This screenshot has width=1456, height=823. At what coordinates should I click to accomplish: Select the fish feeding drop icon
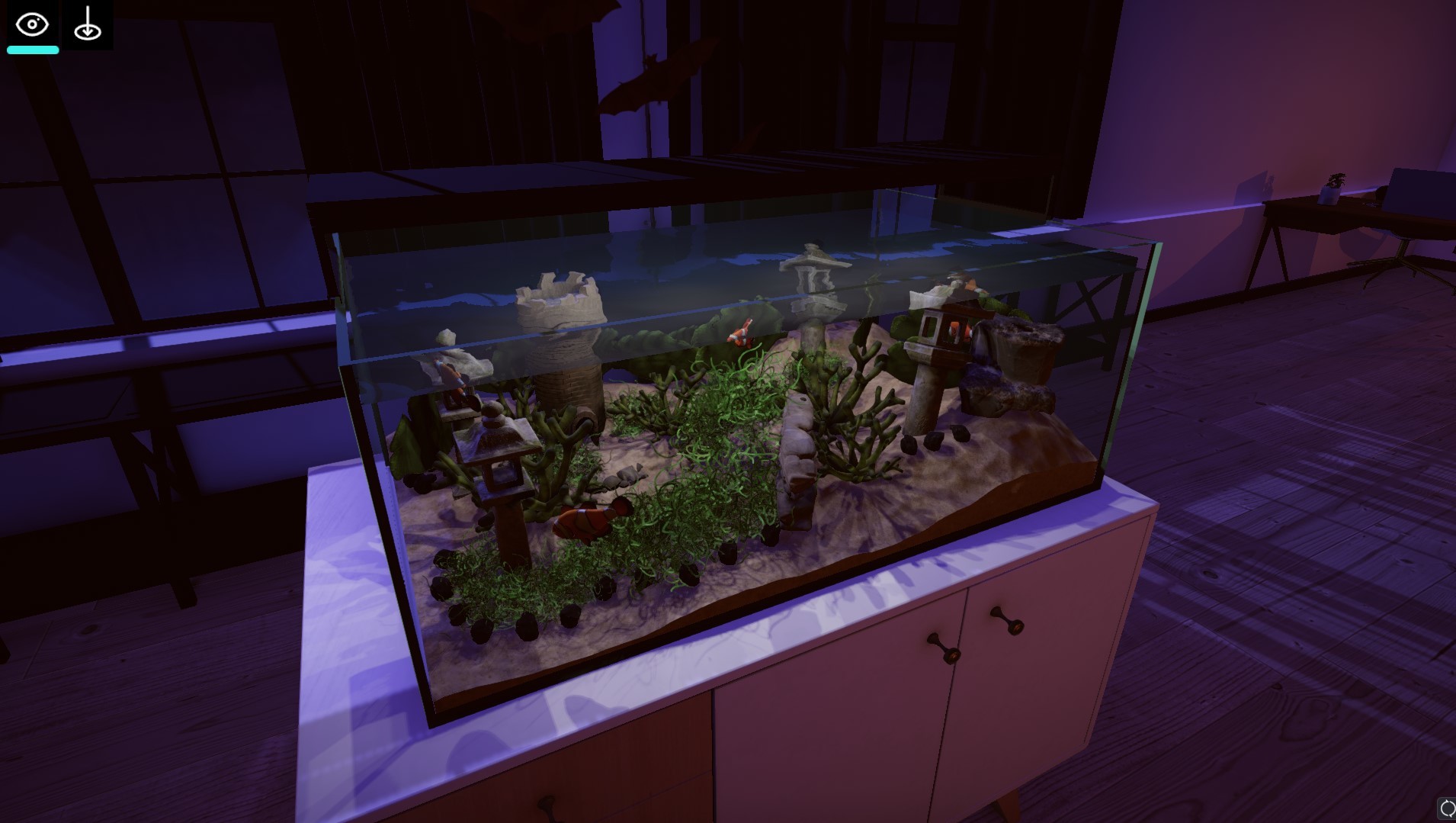click(87, 24)
